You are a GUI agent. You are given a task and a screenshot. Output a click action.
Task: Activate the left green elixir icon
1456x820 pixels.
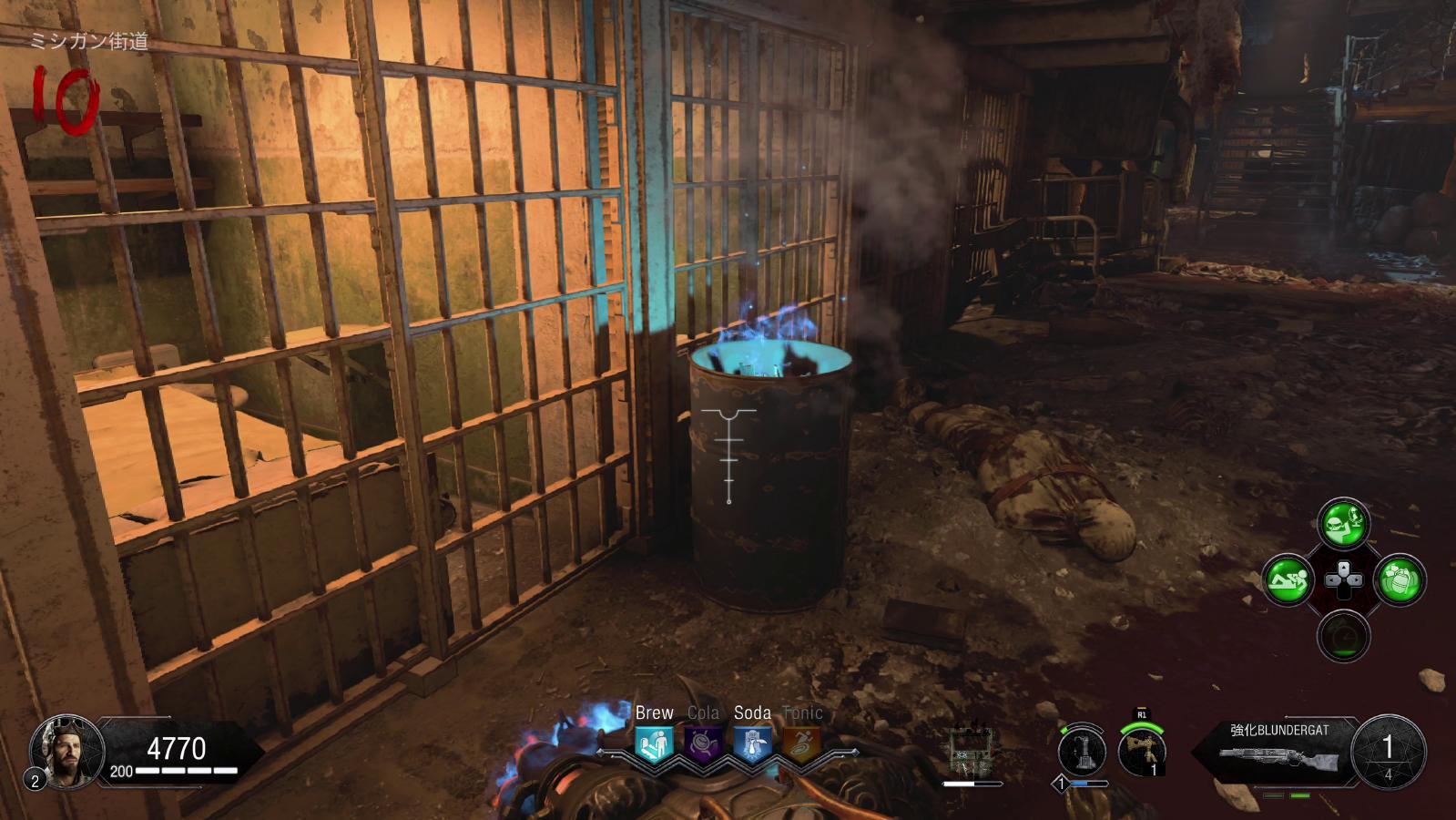pyautogui.click(x=1287, y=579)
